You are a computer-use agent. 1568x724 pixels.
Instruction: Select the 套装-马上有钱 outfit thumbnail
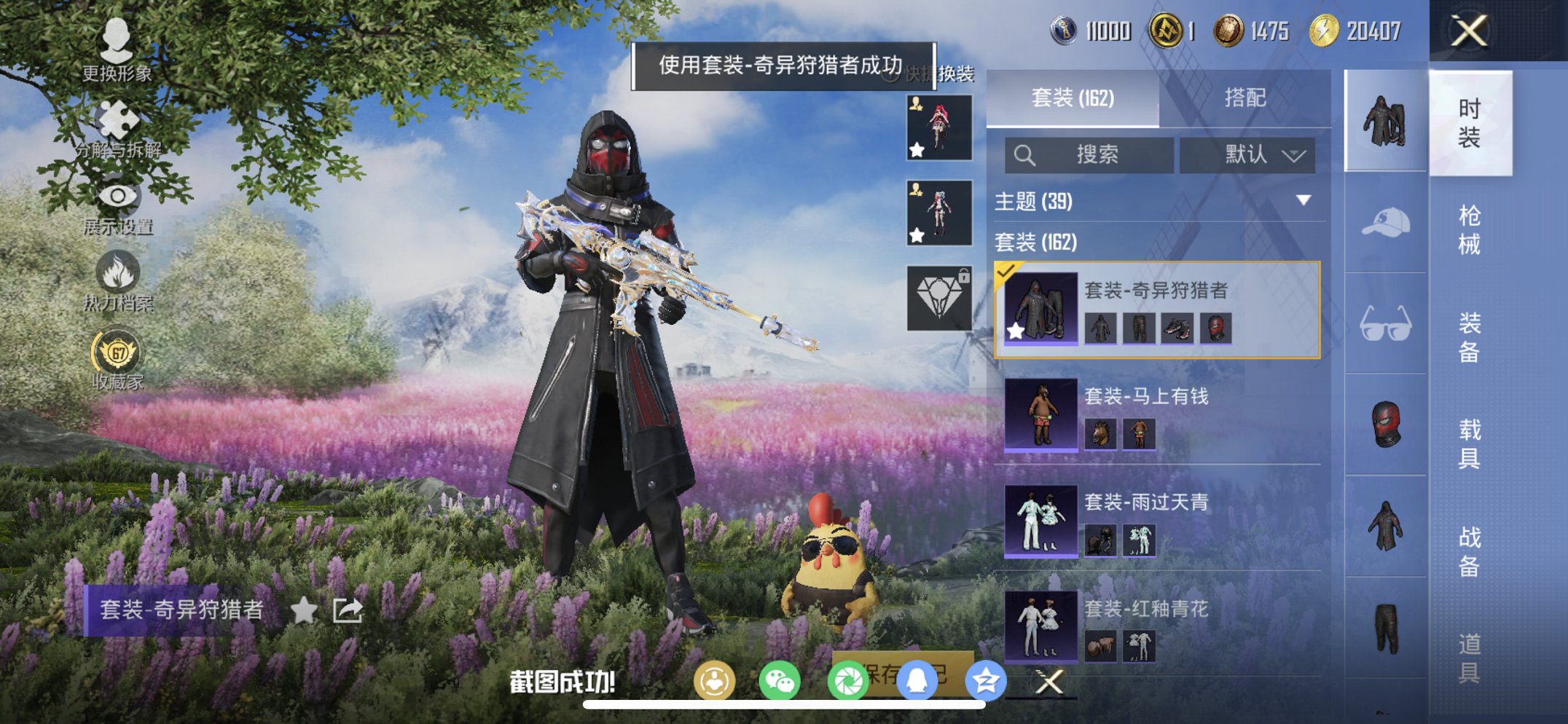coord(1040,414)
